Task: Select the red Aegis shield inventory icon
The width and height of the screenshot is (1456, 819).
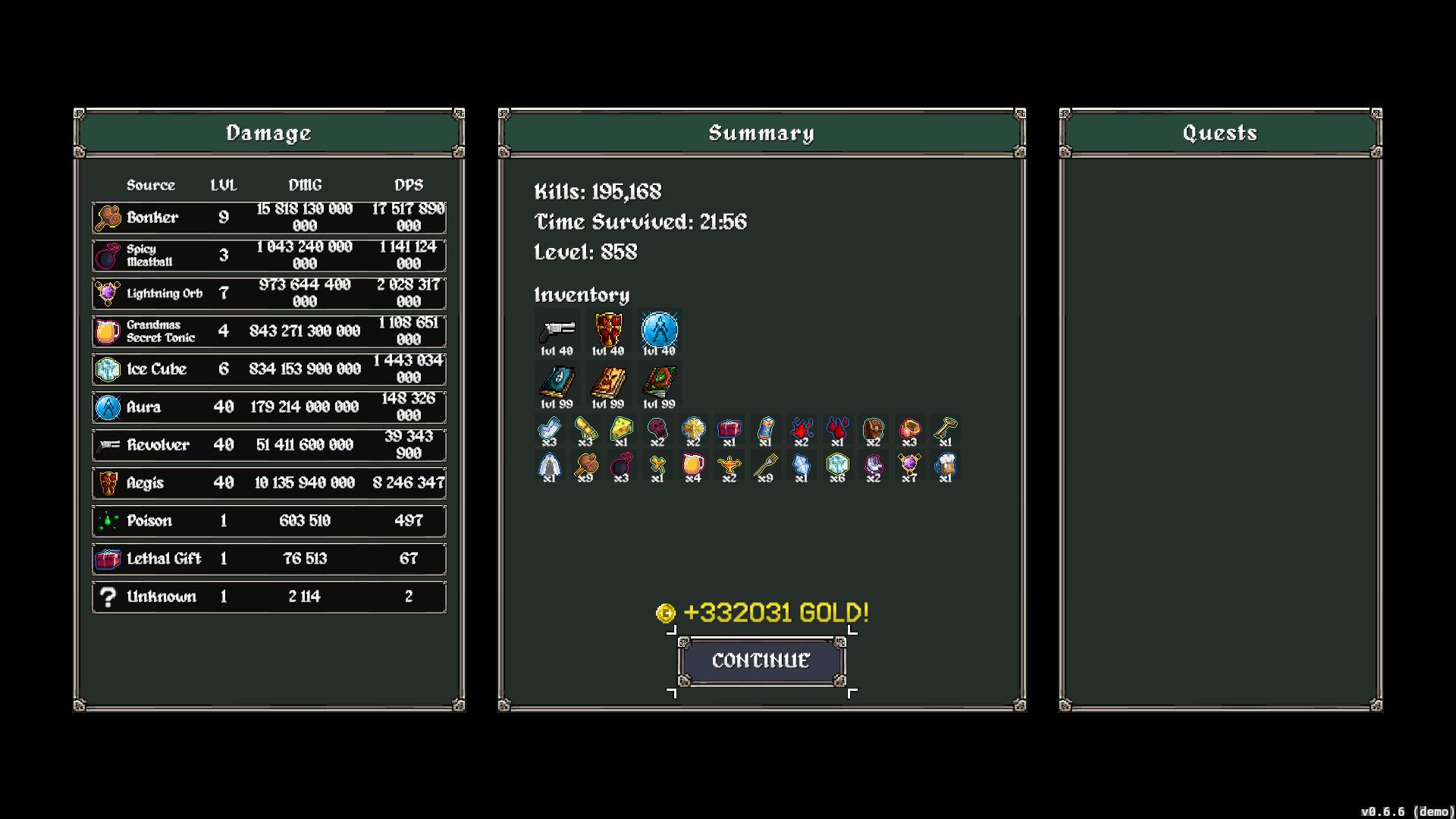Action: click(608, 330)
